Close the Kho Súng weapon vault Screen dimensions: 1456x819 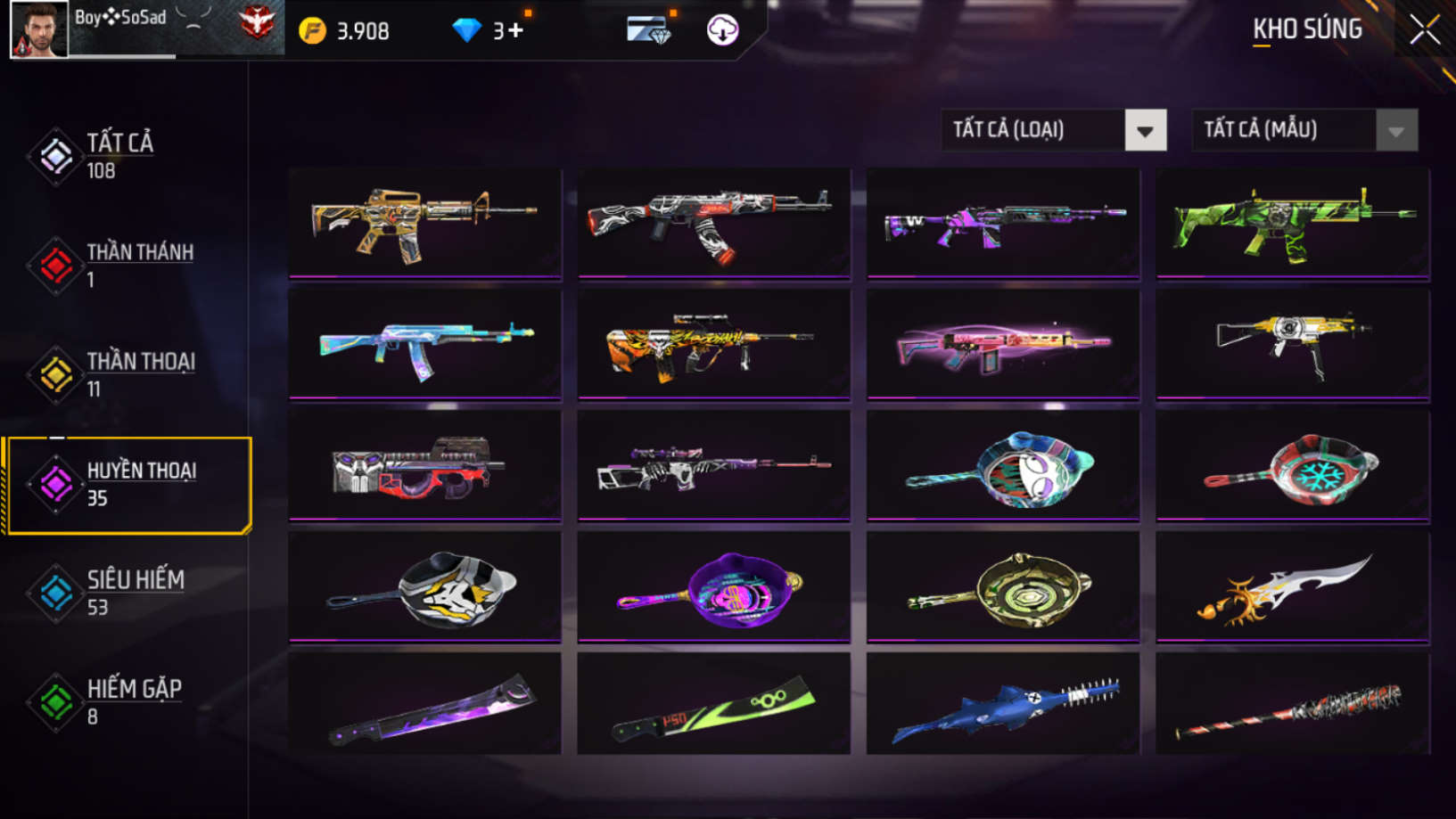pos(1424,31)
